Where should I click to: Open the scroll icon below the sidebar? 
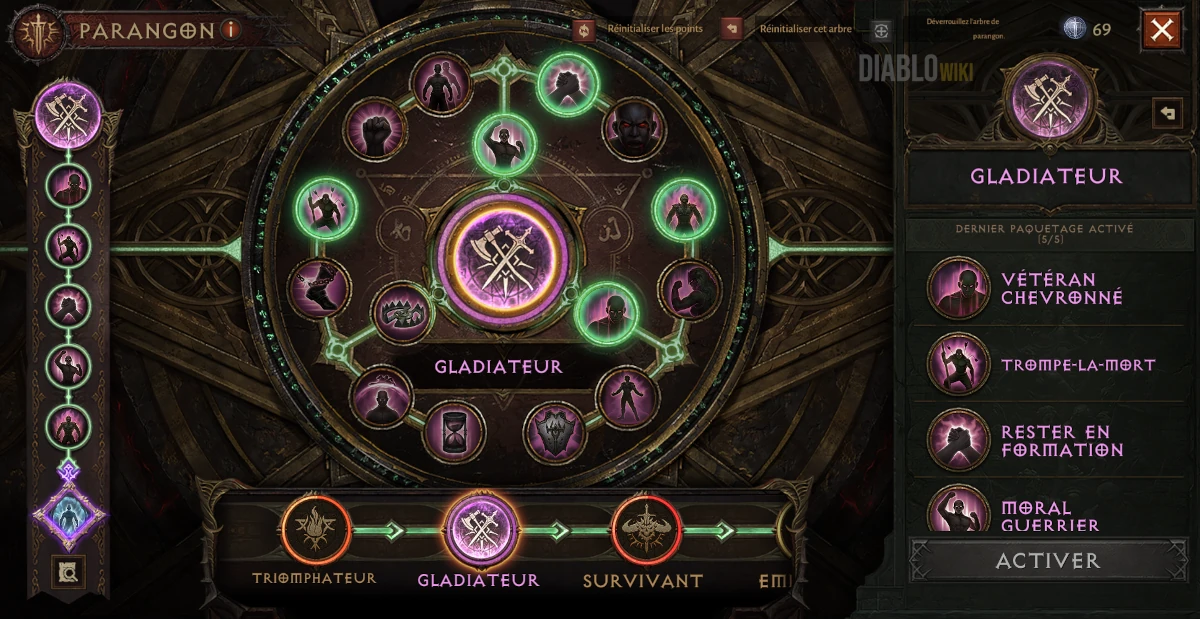[x=70, y=572]
